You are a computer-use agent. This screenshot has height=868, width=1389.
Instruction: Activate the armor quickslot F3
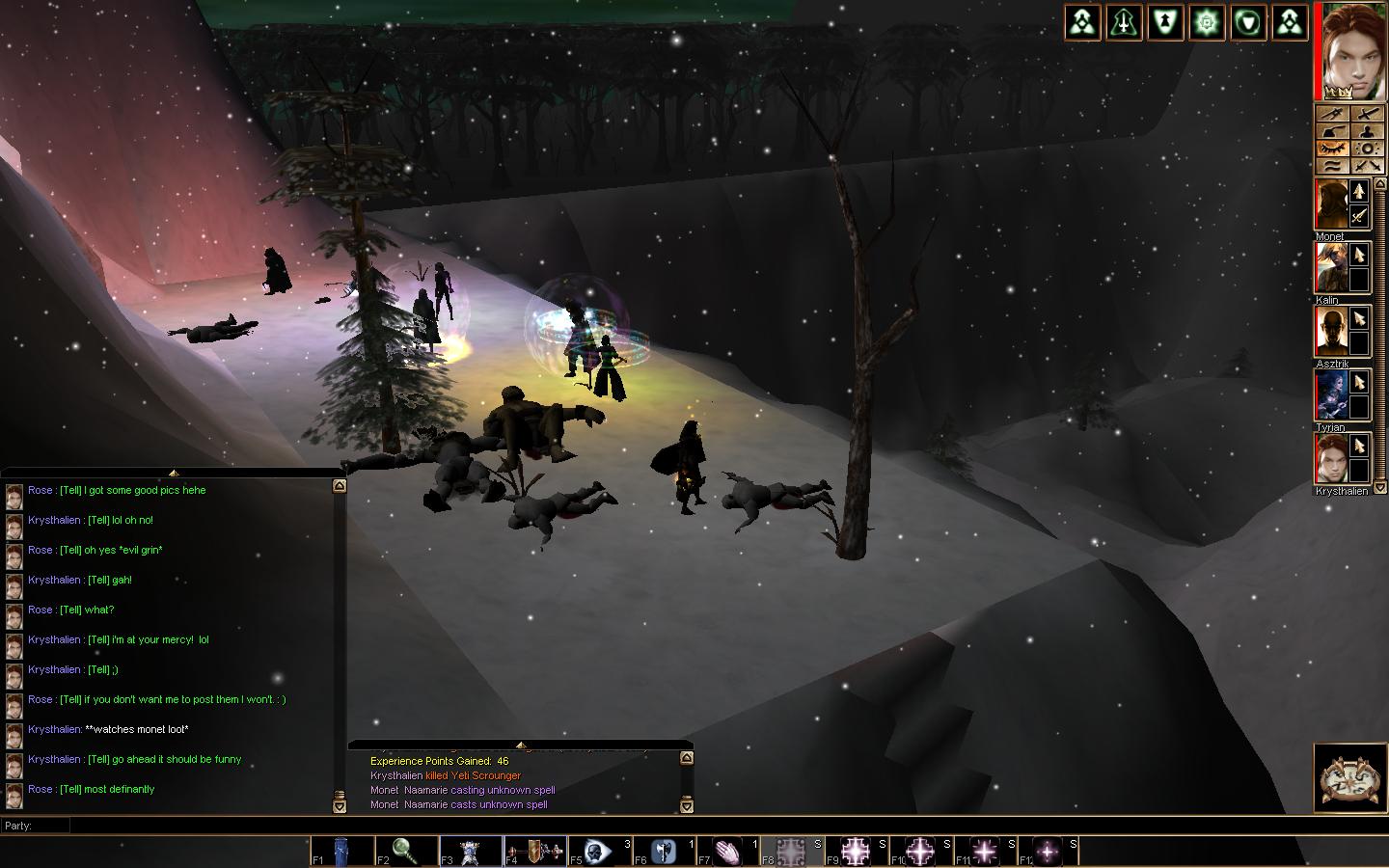[470, 852]
